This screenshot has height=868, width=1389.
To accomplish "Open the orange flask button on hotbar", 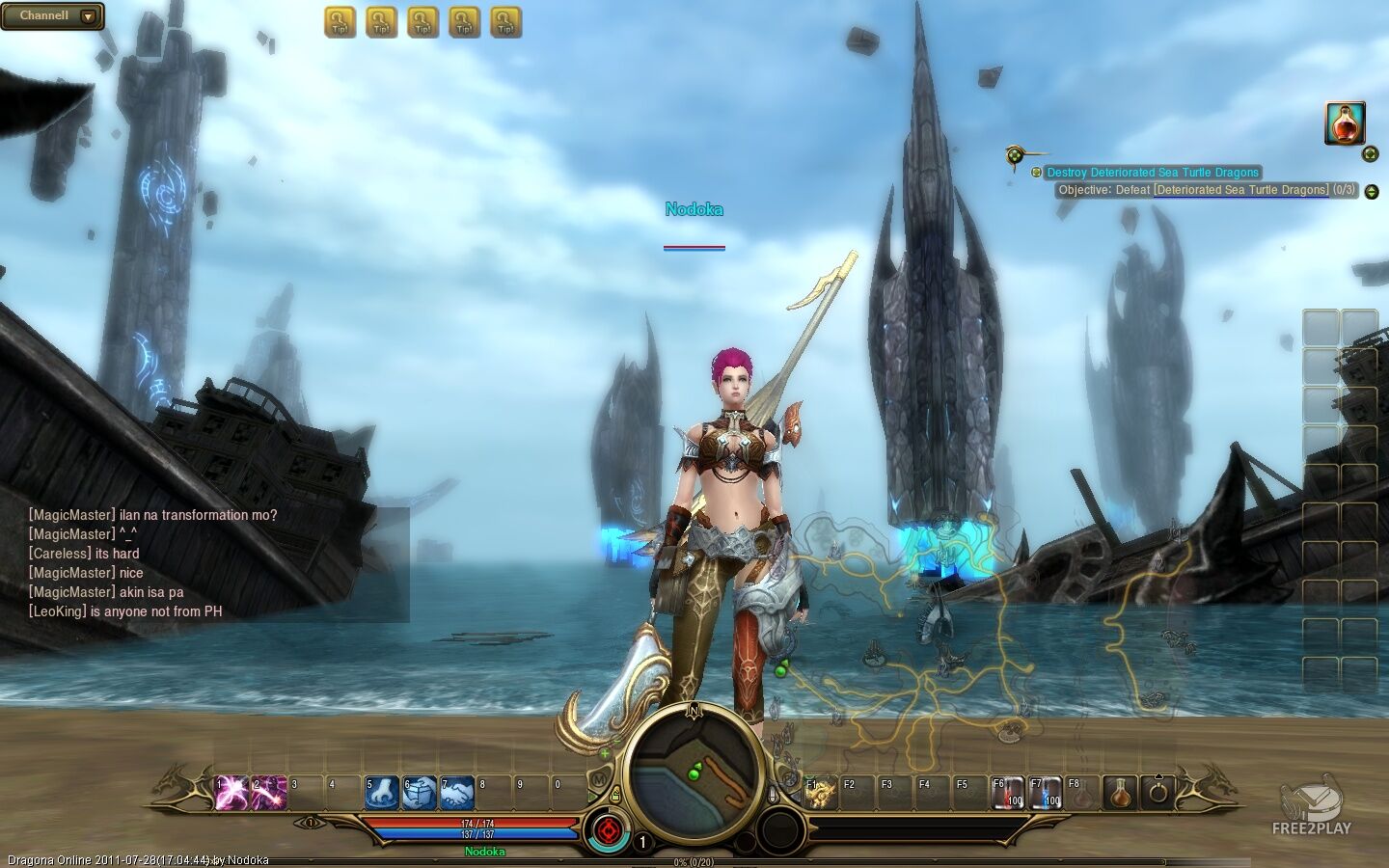I will (x=1120, y=793).
